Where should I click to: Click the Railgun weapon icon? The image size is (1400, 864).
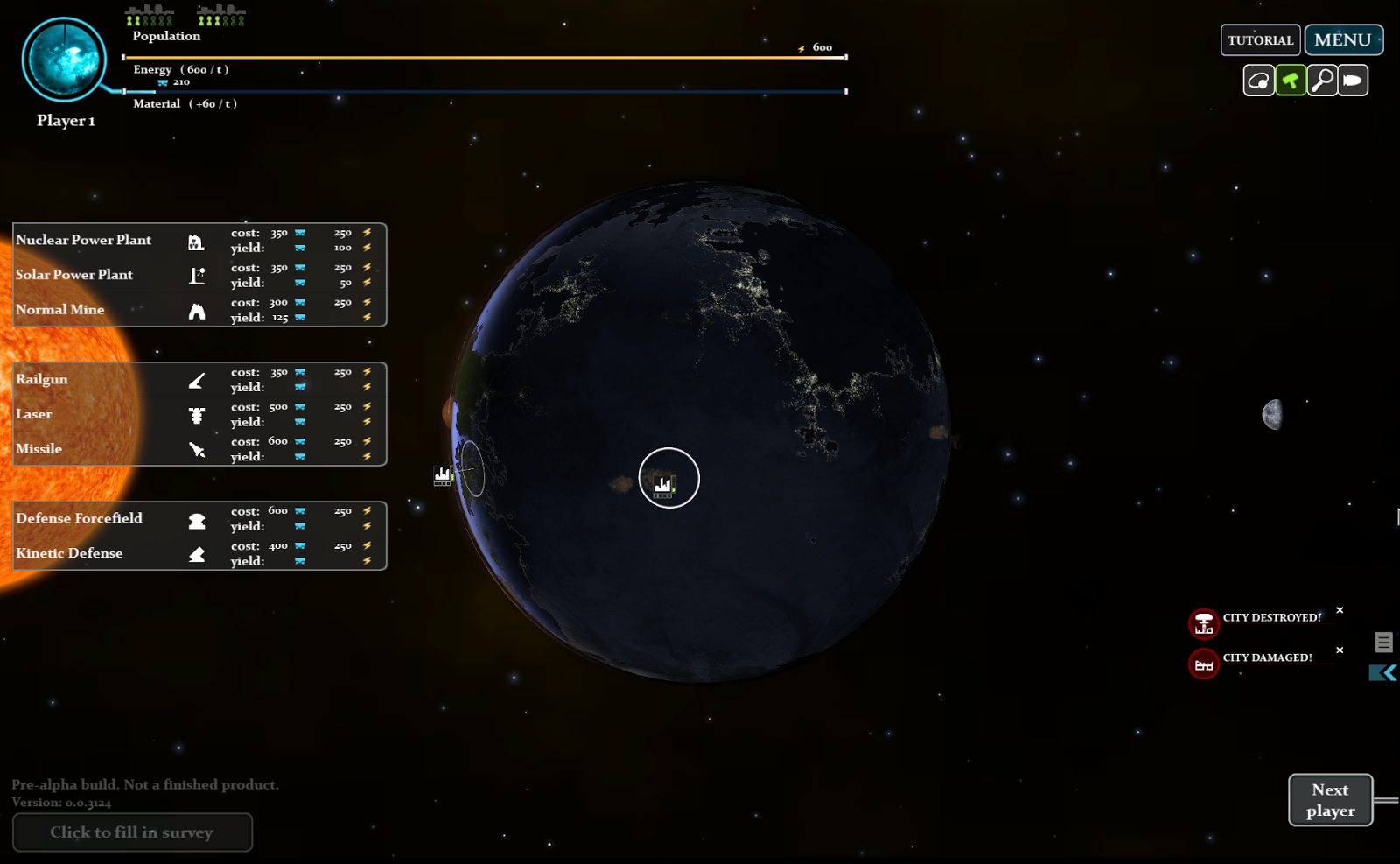[x=197, y=380]
